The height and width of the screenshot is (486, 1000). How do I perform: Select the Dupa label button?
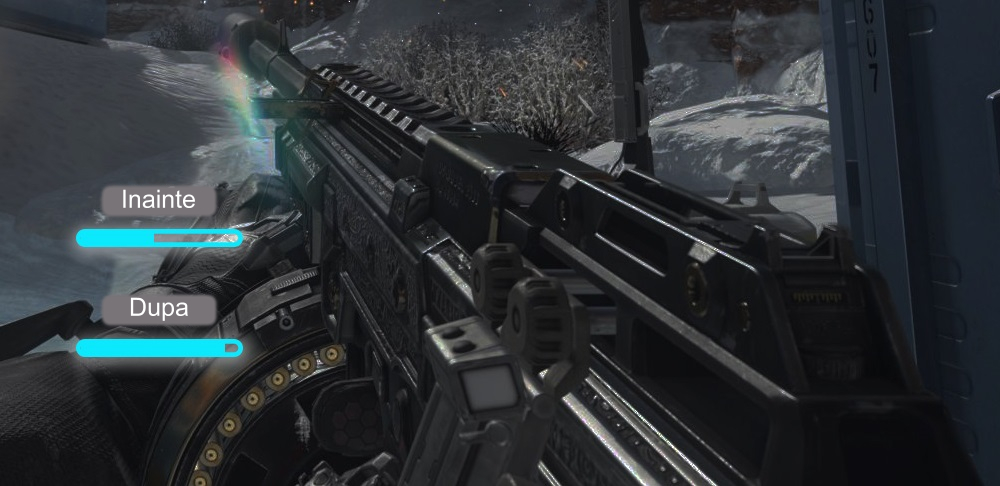coord(159,310)
